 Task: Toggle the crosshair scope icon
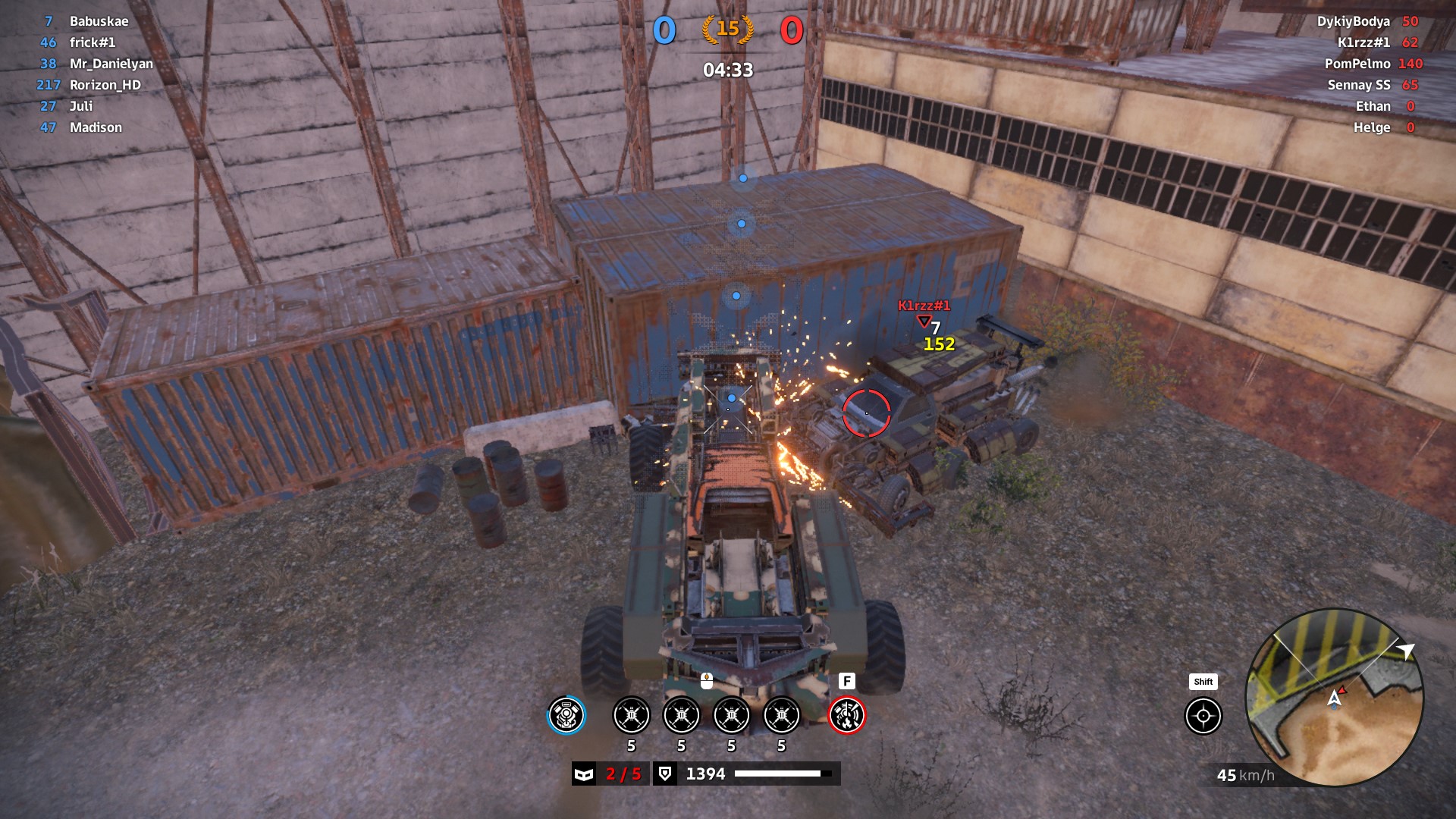[1203, 716]
